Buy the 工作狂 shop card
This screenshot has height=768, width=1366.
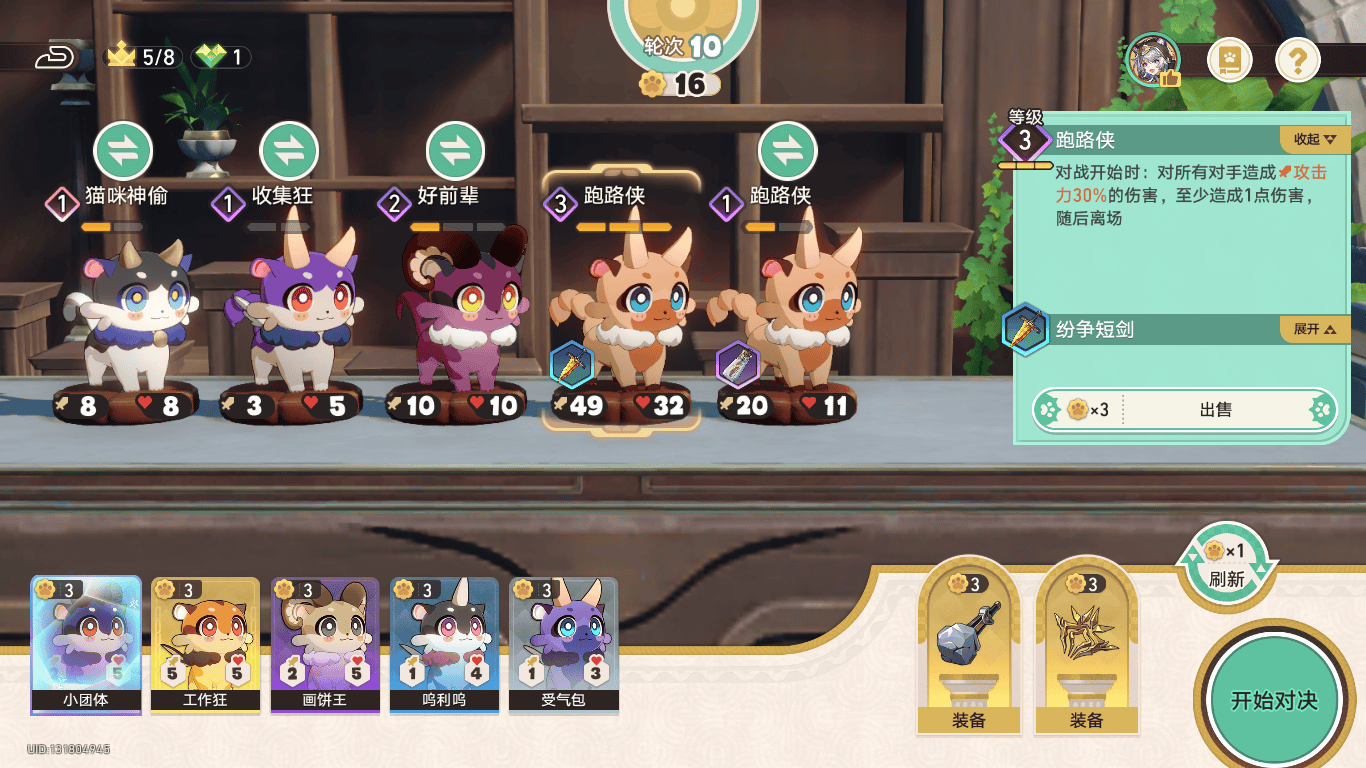tap(205, 645)
